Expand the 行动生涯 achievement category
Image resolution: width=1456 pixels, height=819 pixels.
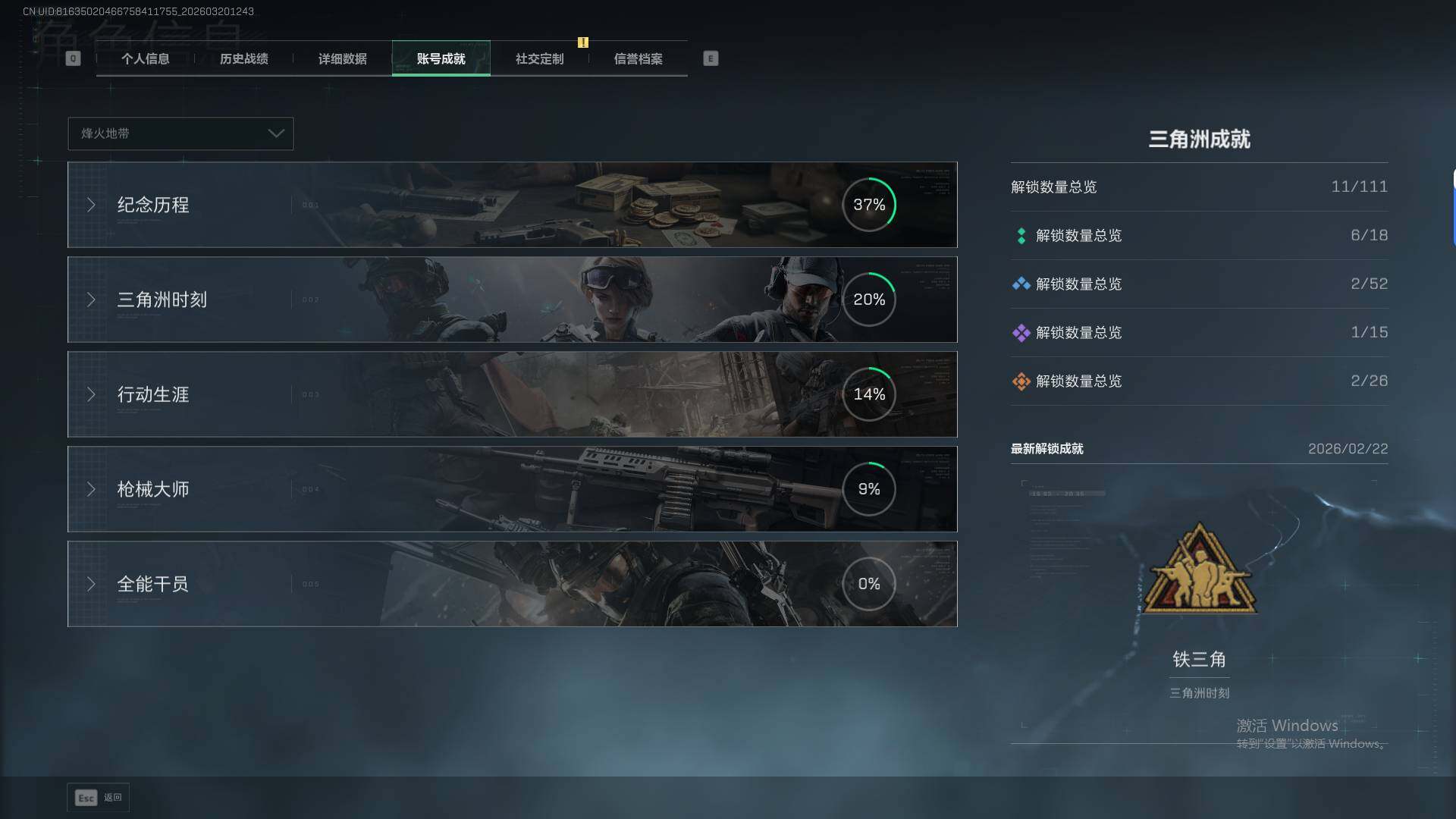512,394
